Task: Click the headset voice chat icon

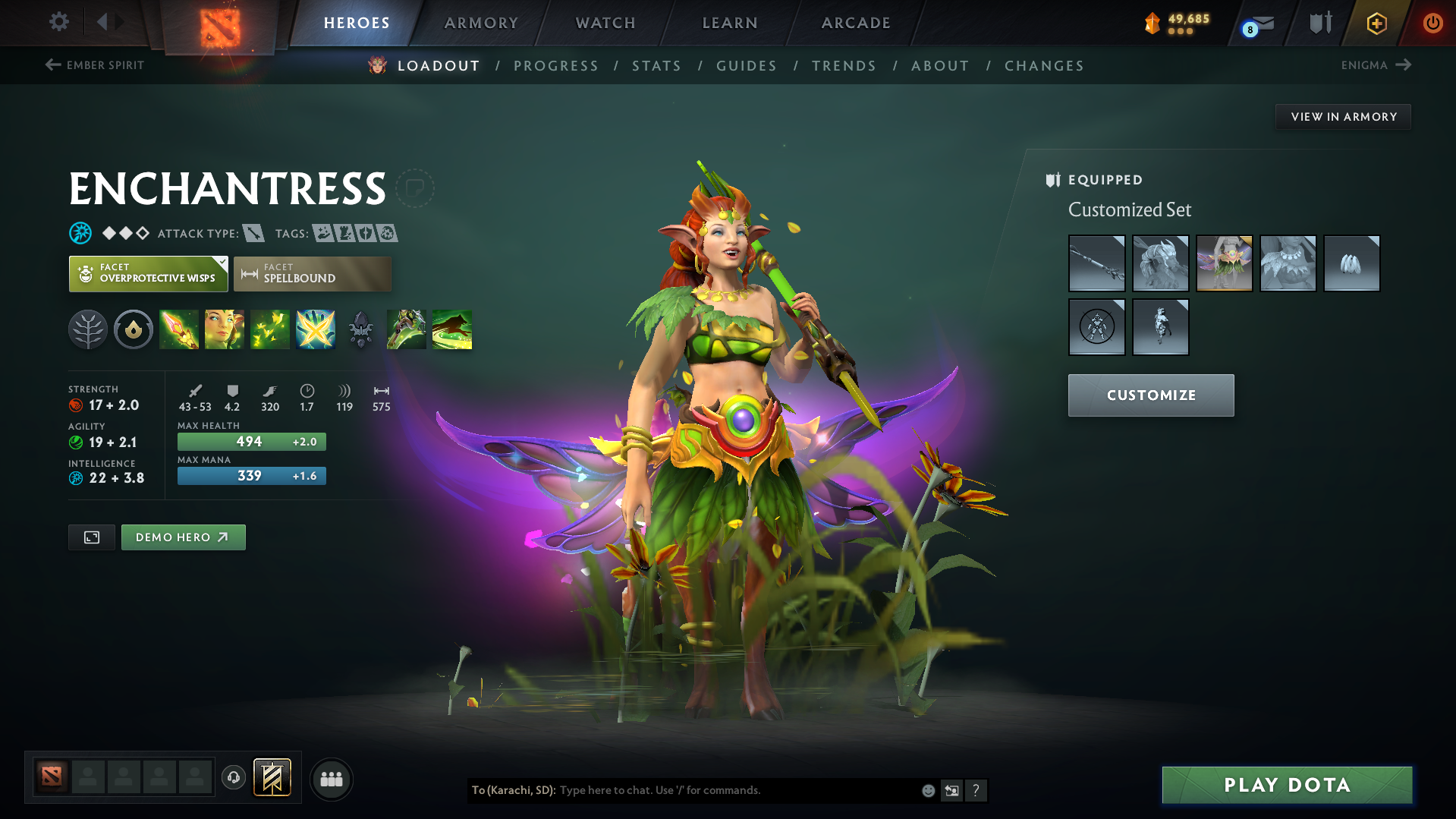Action: point(234,777)
